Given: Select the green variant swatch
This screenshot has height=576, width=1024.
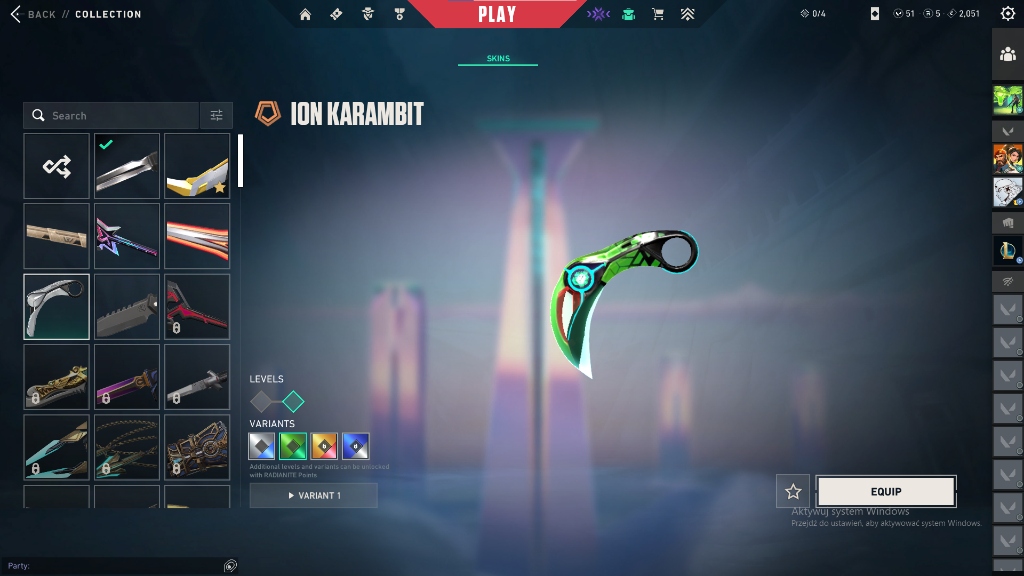Looking at the screenshot, I should [293, 446].
